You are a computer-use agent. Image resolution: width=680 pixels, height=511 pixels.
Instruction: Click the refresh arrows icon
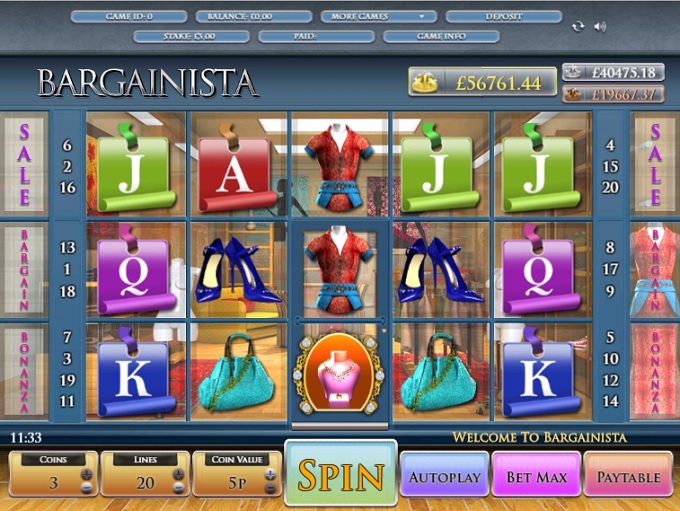tap(578, 26)
